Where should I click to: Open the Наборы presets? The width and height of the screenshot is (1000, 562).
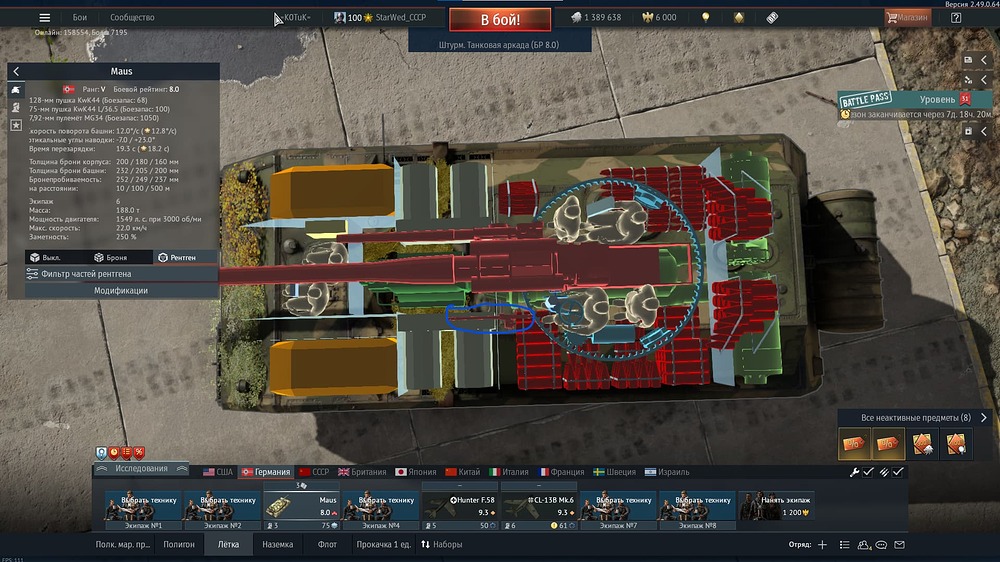coord(441,545)
